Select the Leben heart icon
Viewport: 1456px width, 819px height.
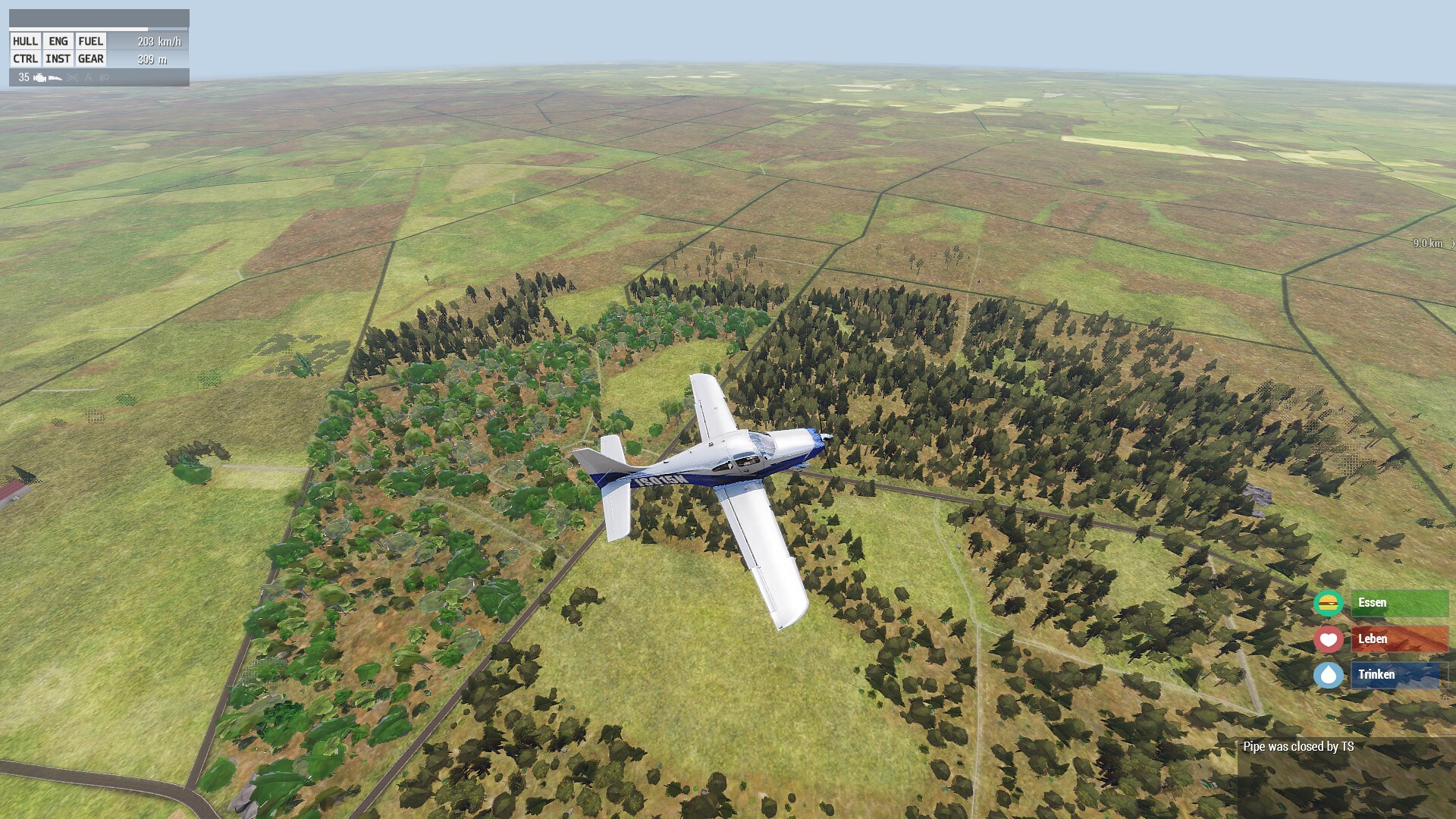click(1328, 639)
